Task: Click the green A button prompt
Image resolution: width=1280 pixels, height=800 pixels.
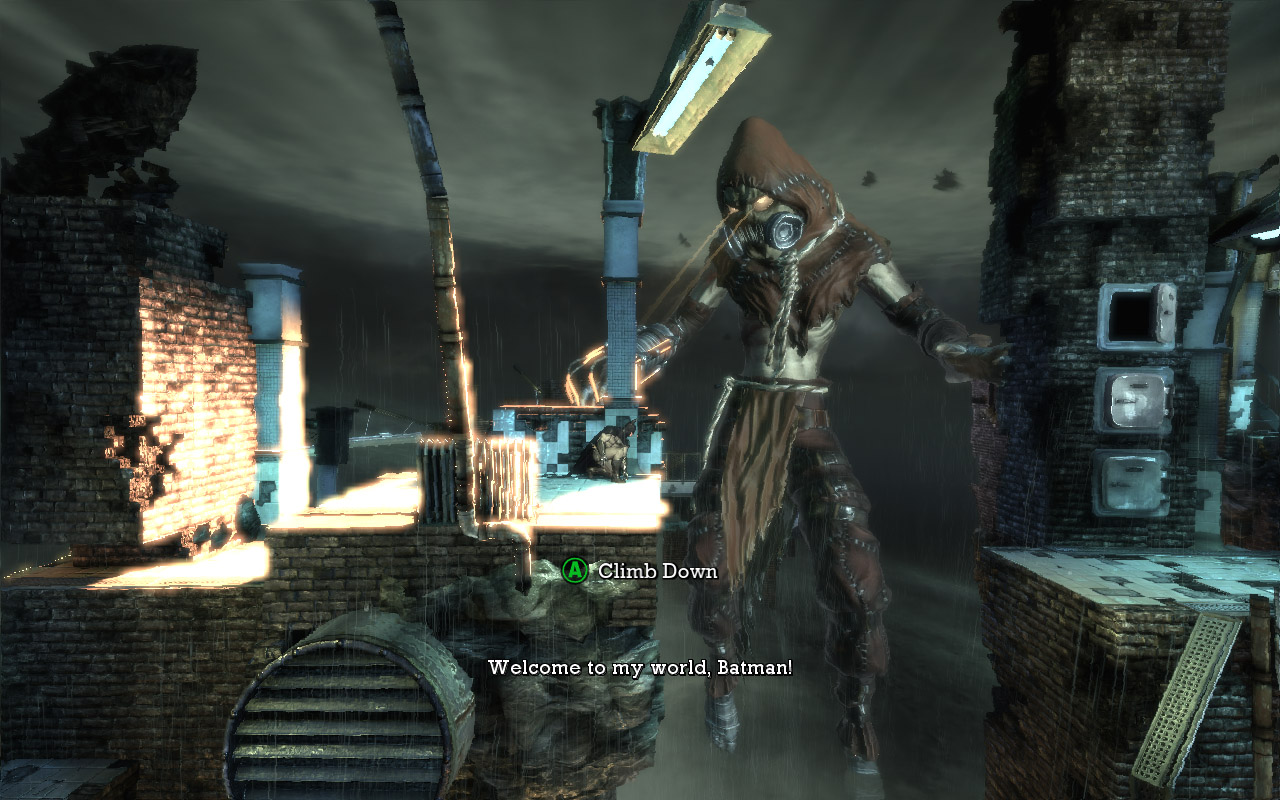Action: [x=574, y=570]
